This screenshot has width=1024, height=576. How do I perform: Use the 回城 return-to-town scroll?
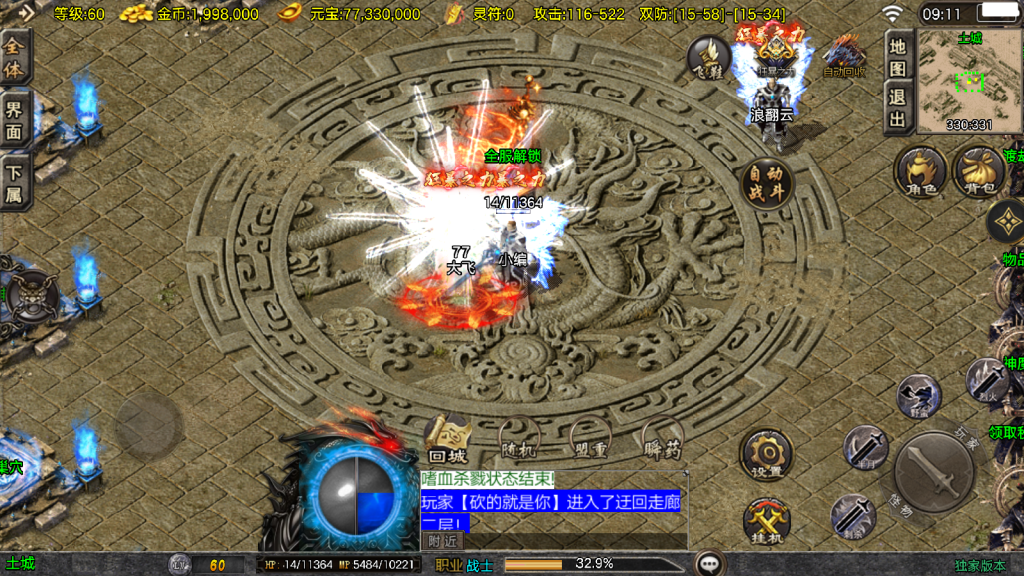click(x=446, y=436)
